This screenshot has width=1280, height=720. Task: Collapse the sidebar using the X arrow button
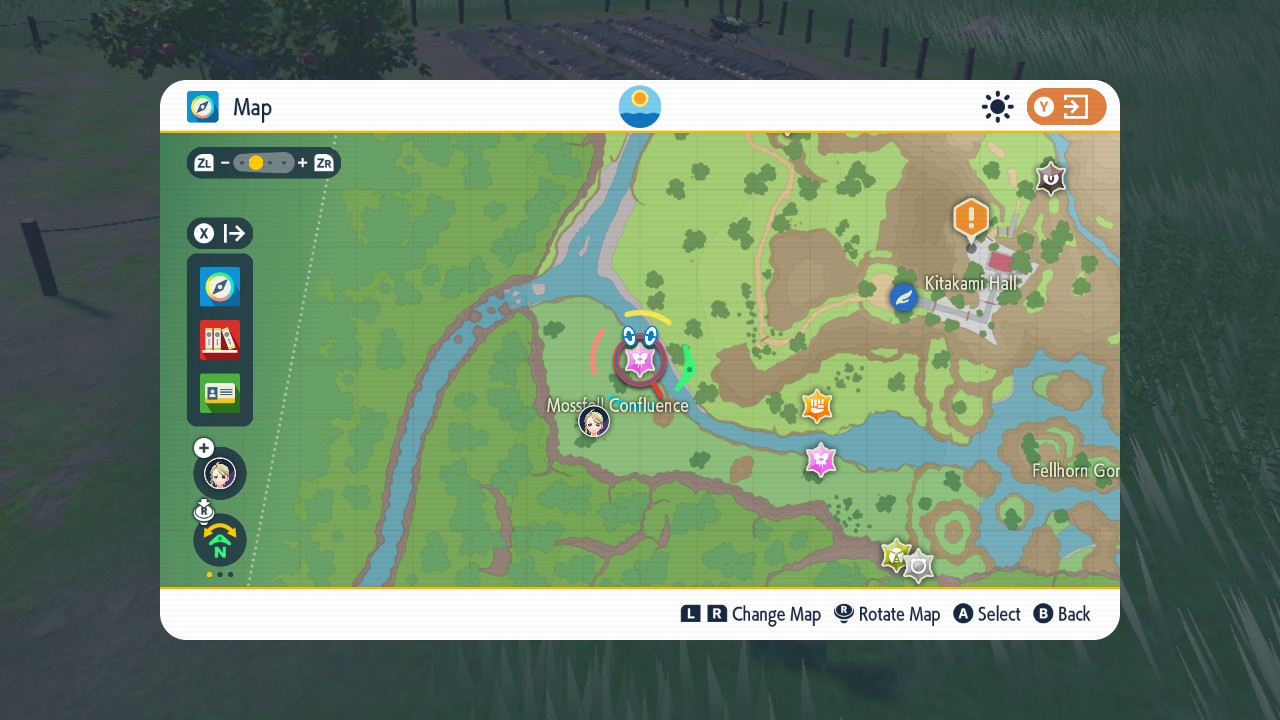(219, 233)
